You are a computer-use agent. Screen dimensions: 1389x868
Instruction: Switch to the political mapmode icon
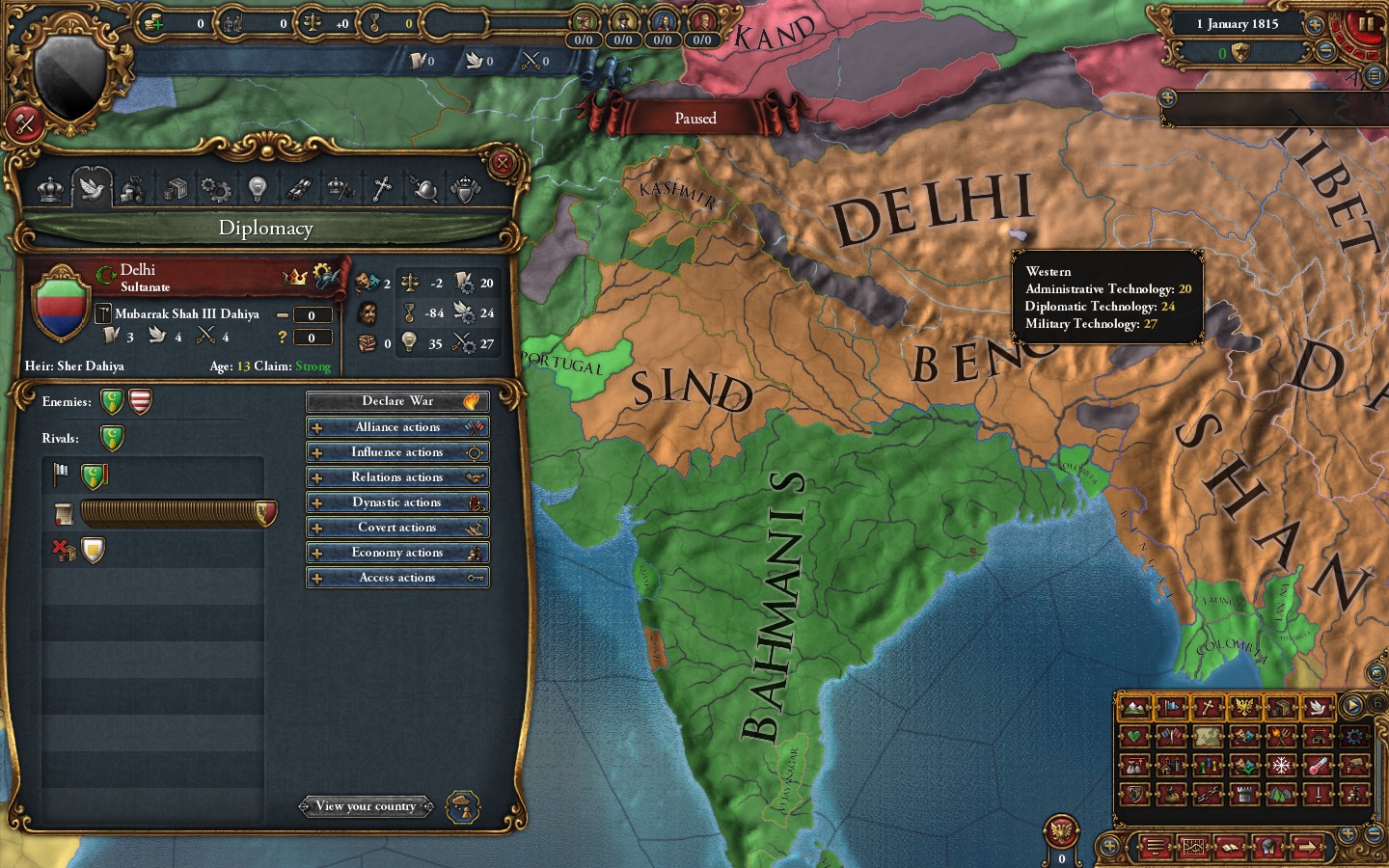[x=1172, y=709]
